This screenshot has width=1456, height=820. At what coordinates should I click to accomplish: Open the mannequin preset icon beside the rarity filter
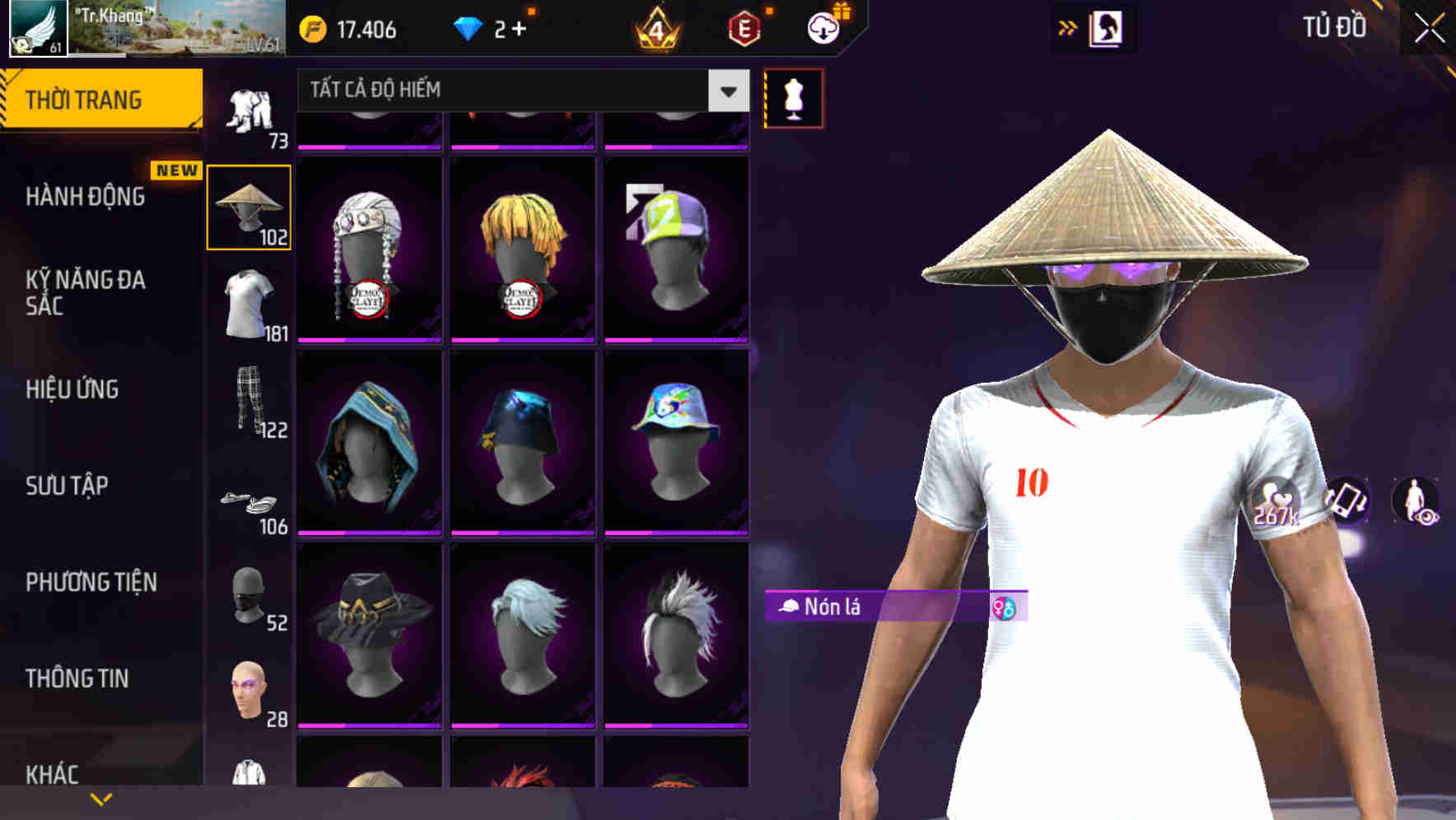tap(792, 97)
